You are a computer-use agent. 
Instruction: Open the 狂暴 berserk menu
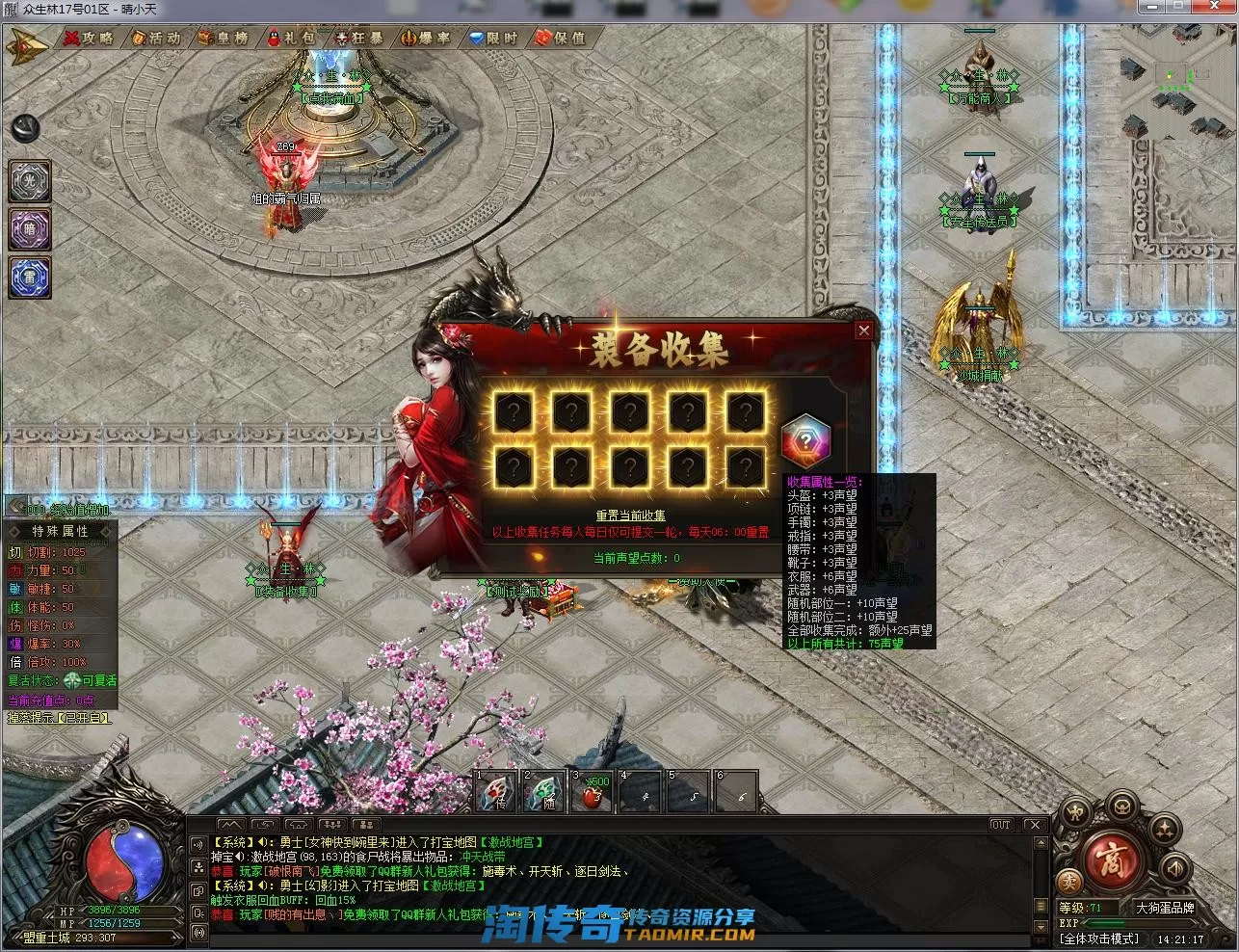tap(358, 38)
